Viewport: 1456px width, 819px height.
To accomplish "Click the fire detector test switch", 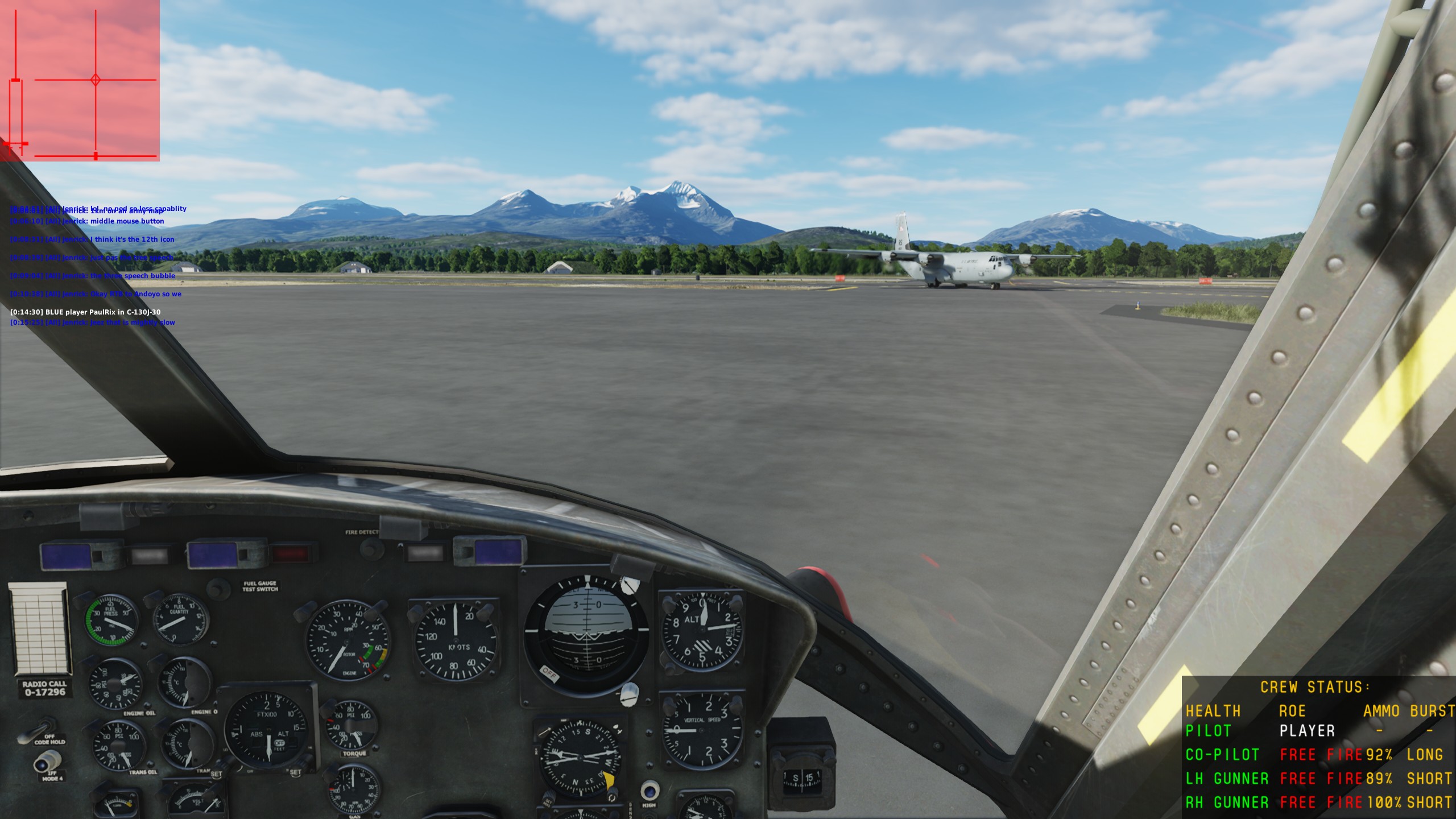I will 371,548.
